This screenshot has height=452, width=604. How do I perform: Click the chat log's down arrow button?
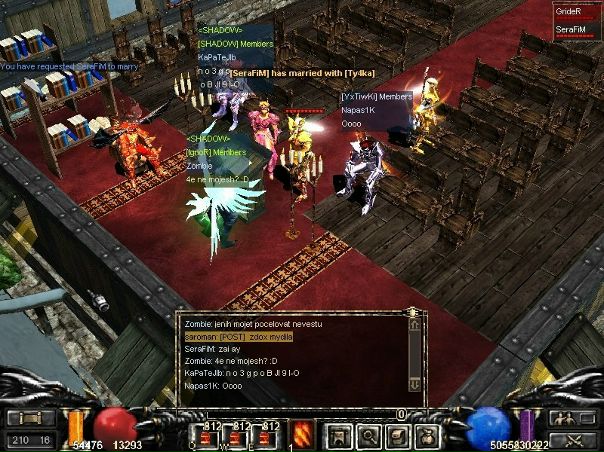pyautogui.click(x=415, y=383)
